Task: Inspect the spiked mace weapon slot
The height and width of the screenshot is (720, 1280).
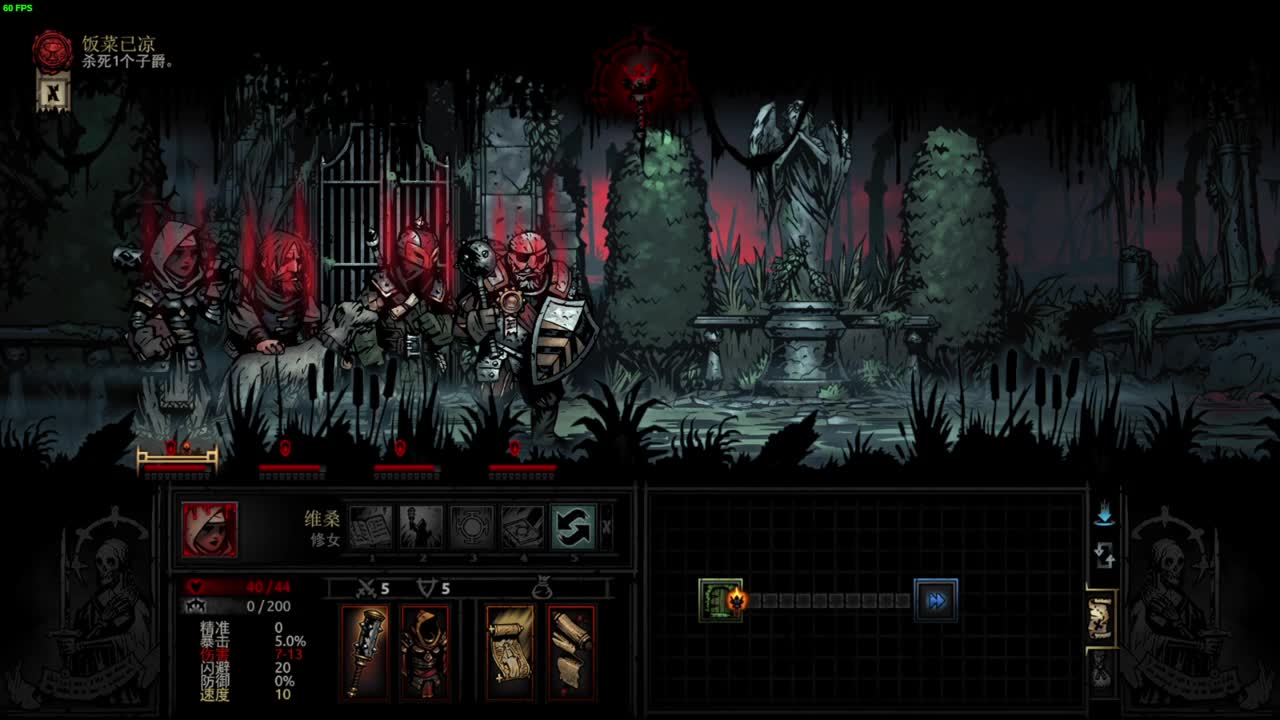Action: coord(365,653)
